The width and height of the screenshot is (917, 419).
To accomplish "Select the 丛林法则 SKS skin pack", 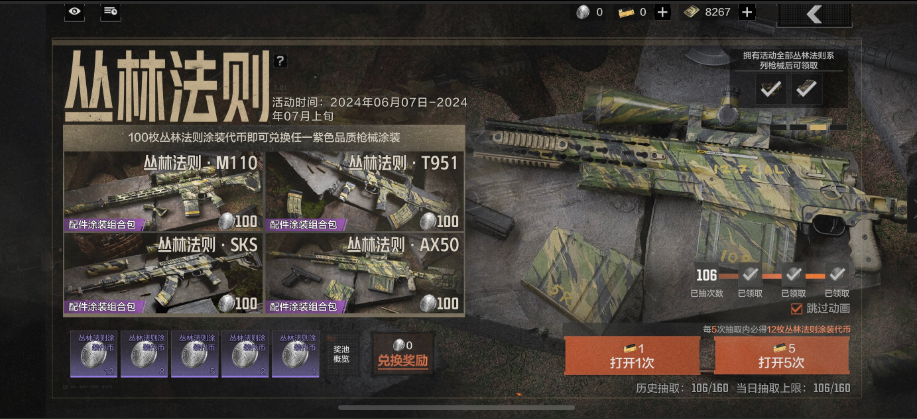I will click(x=163, y=273).
